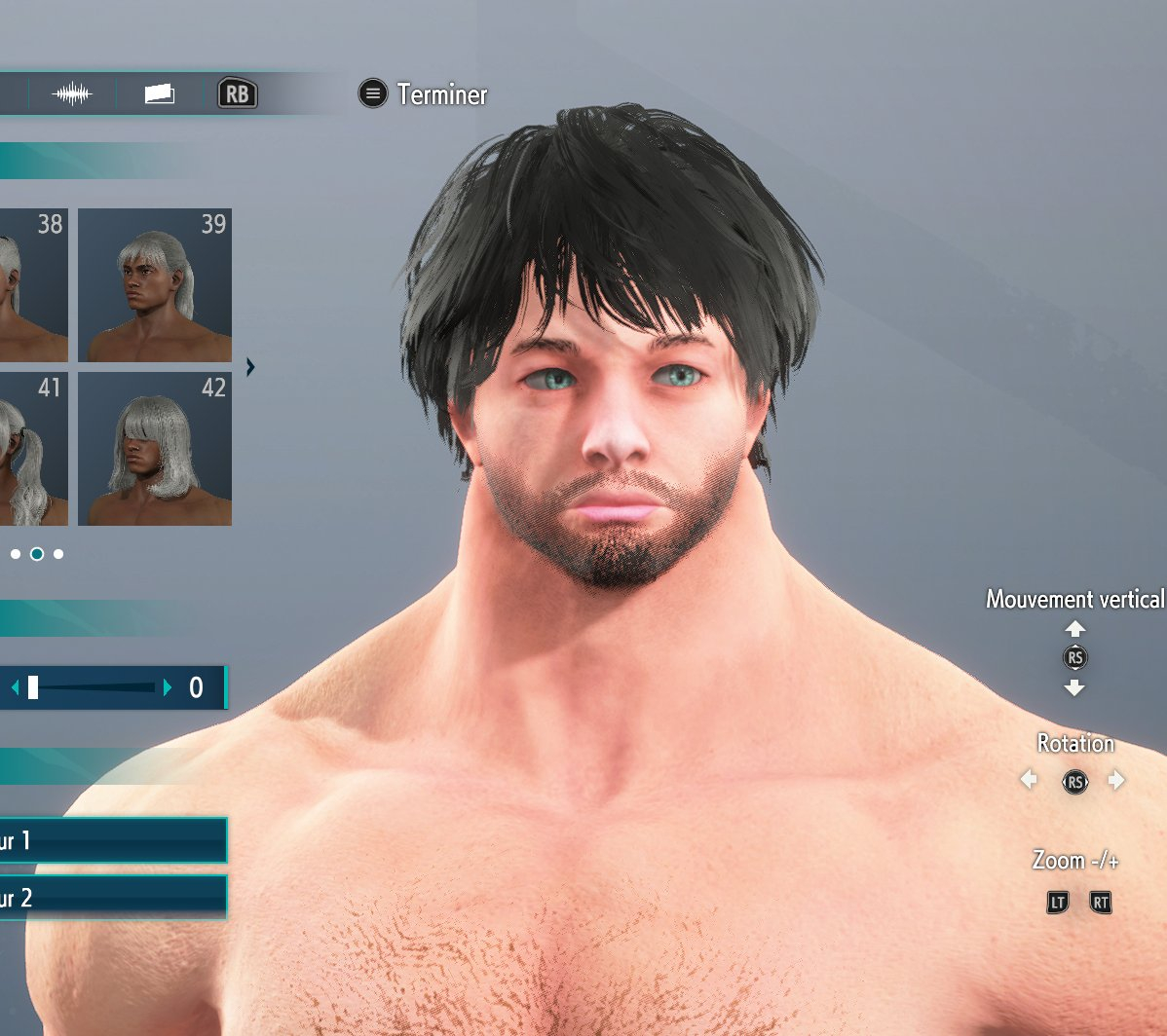Click the Terminer finish option
Screen dimensions: 1167x1036
tap(424, 94)
